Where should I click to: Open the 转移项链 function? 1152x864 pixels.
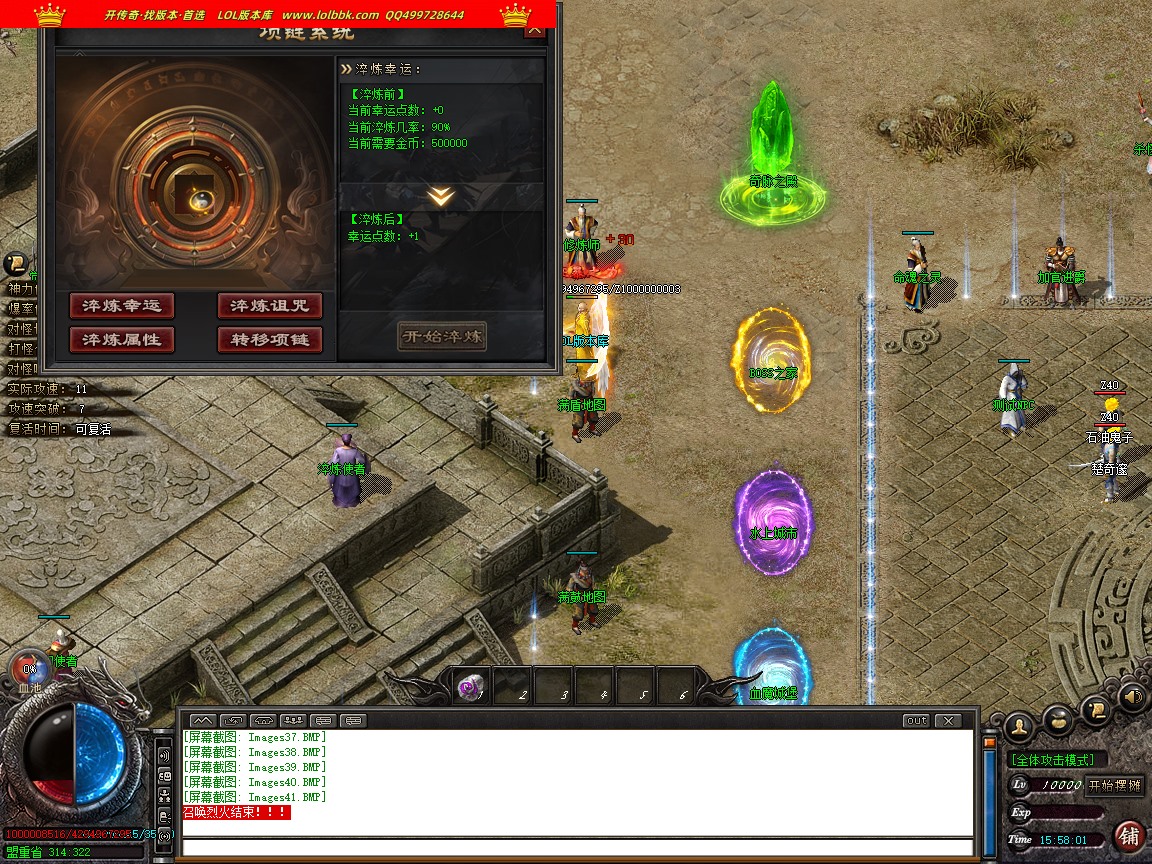(x=270, y=340)
